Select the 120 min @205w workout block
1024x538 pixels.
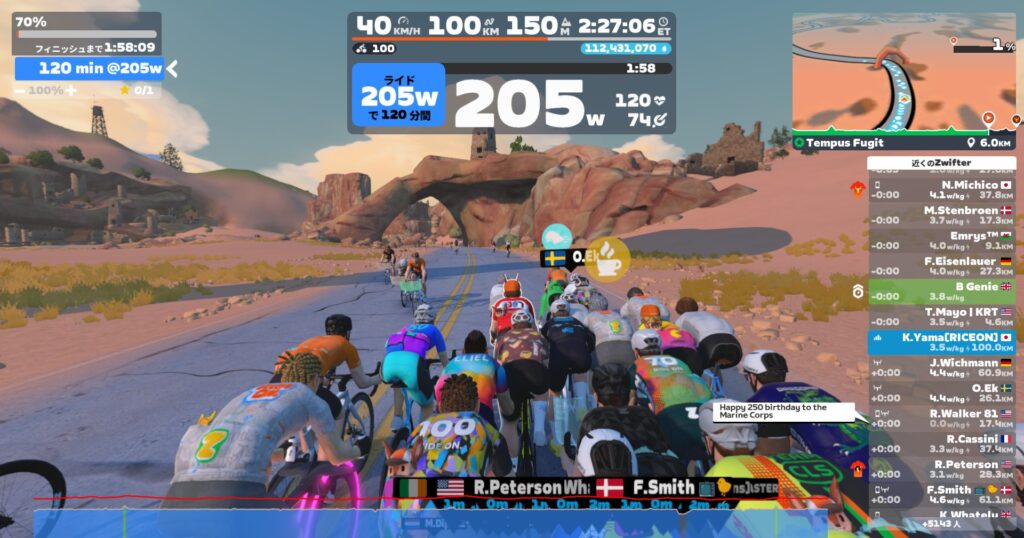point(88,68)
